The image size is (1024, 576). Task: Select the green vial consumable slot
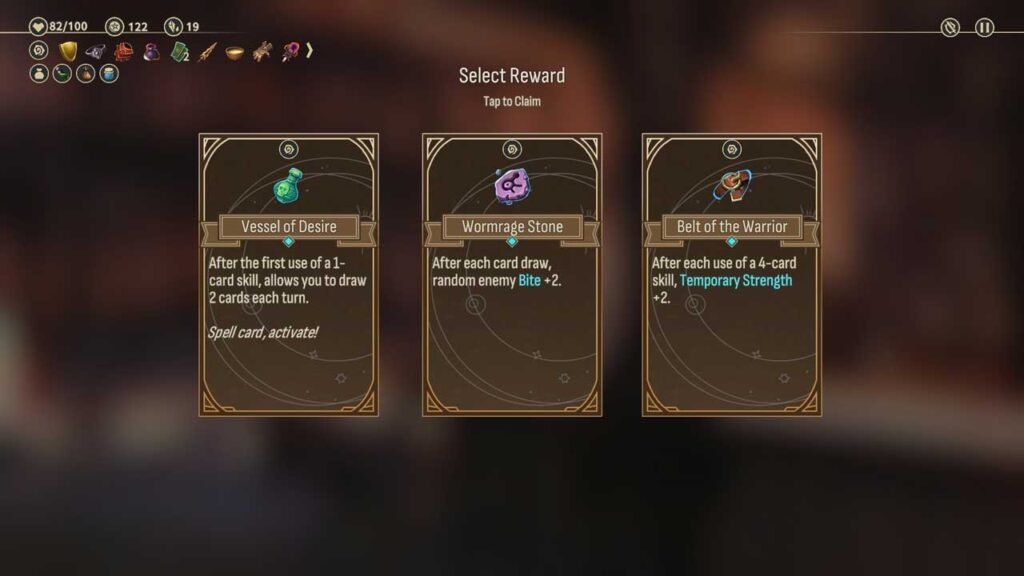(62, 73)
